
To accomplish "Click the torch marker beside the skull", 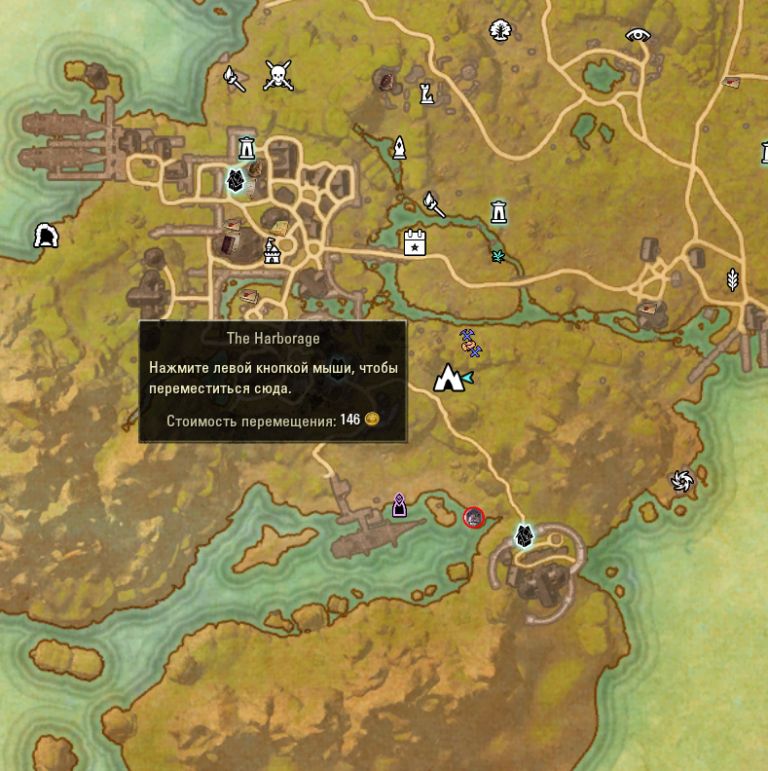I will (x=233, y=78).
